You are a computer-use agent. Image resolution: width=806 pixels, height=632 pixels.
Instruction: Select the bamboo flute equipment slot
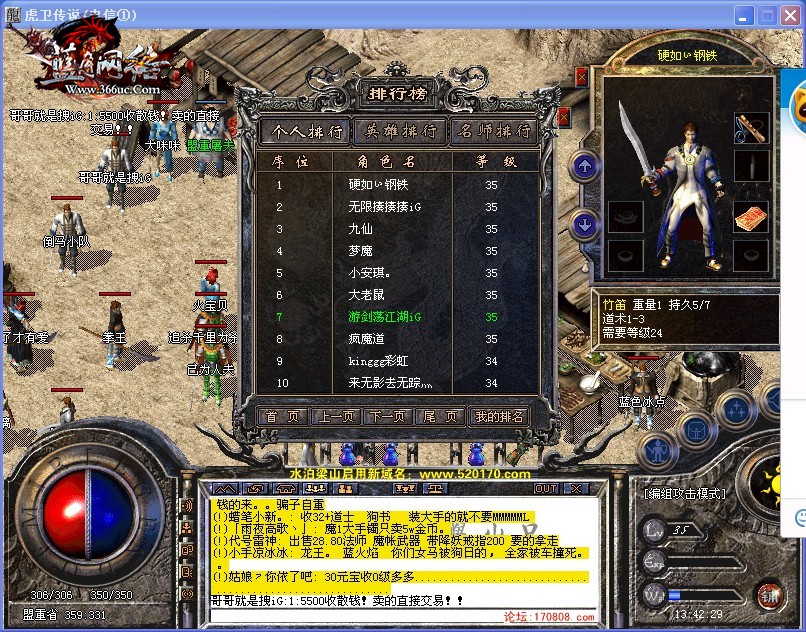click(751, 127)
